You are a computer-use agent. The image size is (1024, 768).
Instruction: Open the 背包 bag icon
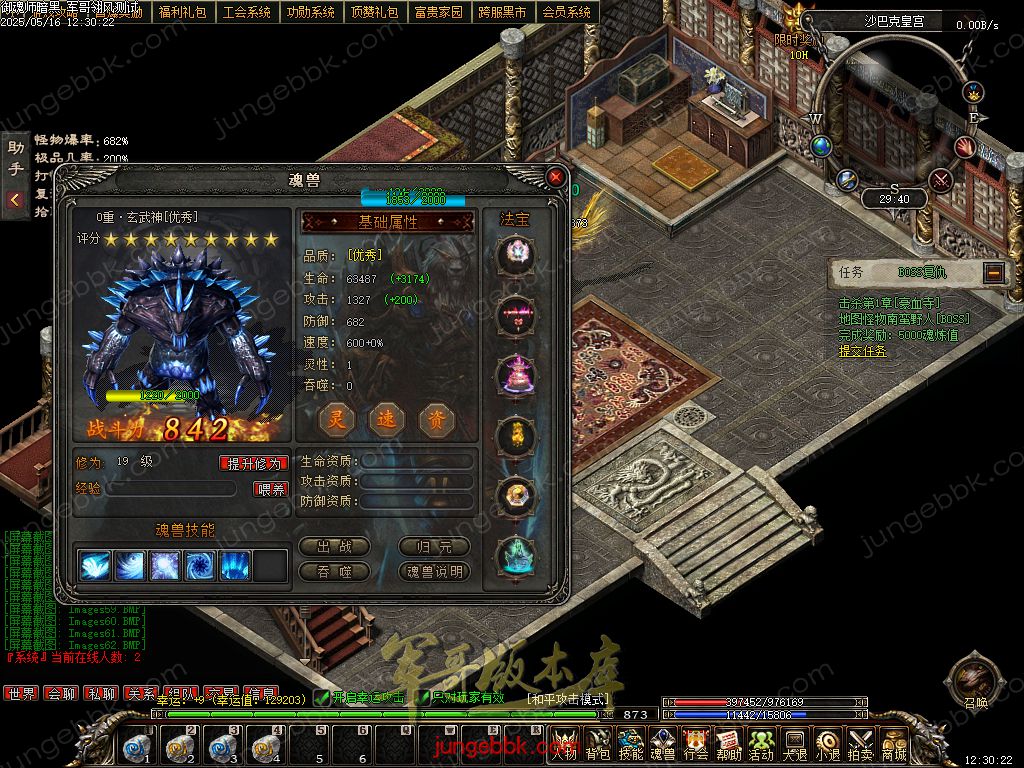[598, 745]
